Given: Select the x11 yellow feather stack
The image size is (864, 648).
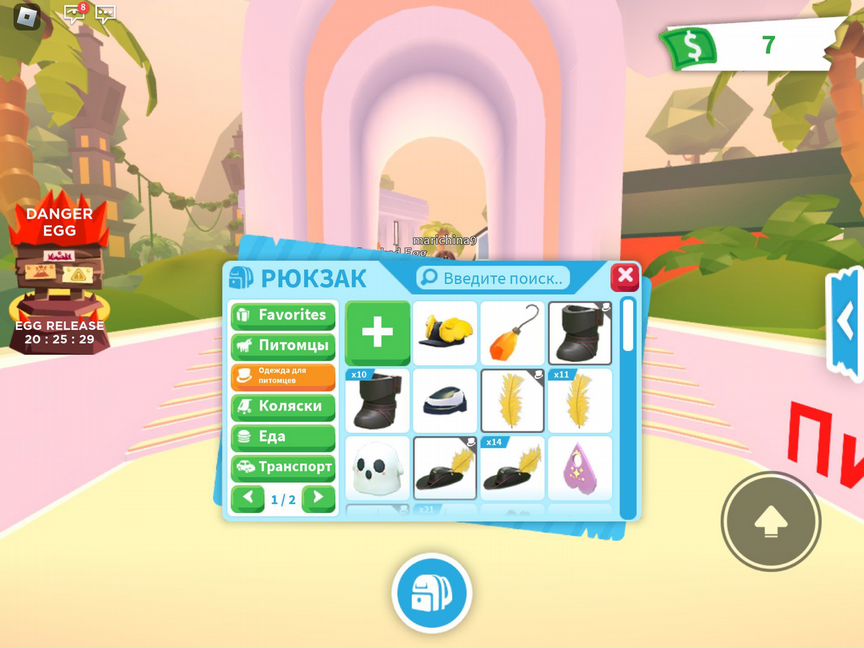Looking at the screenshot, I should coord(579,401).
